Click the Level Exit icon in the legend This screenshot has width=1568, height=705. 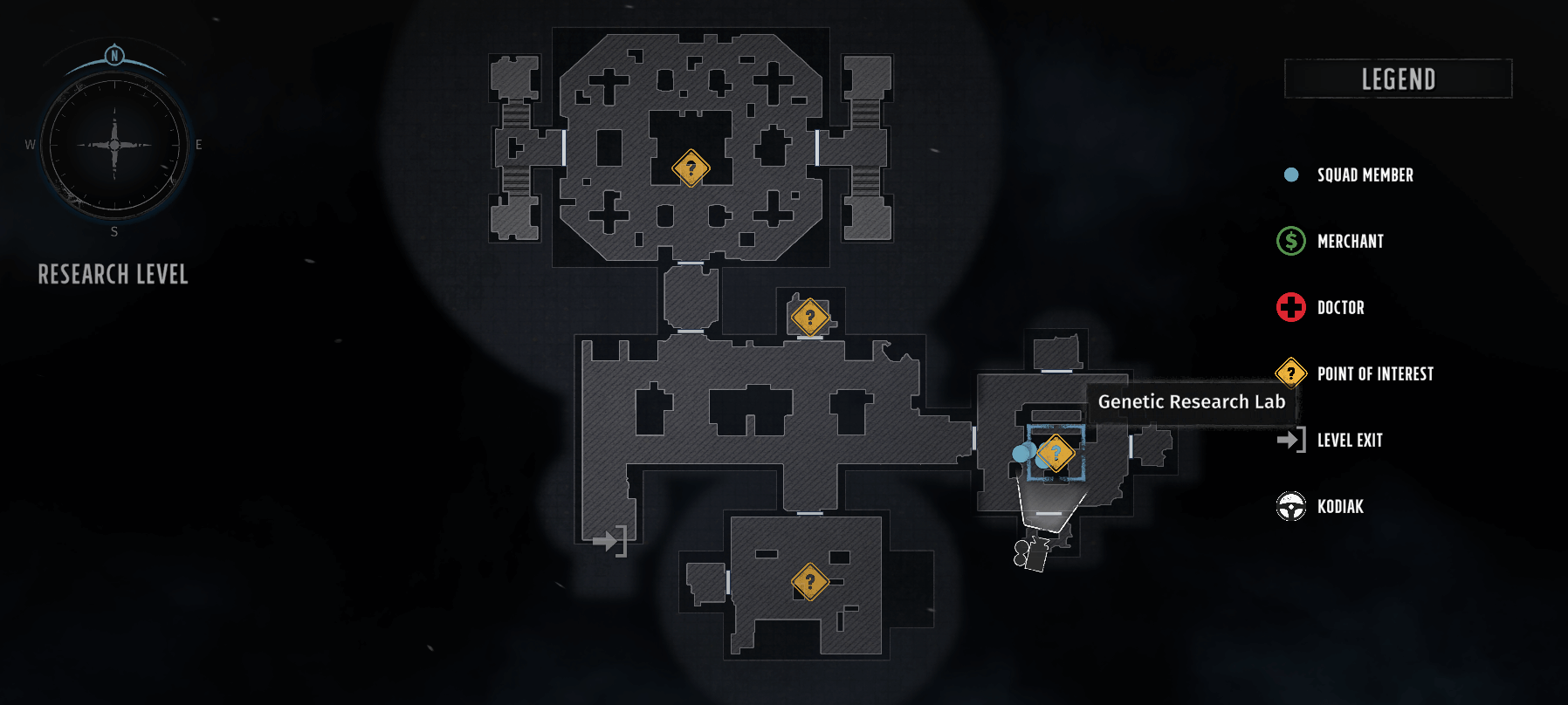(1289, 440)
